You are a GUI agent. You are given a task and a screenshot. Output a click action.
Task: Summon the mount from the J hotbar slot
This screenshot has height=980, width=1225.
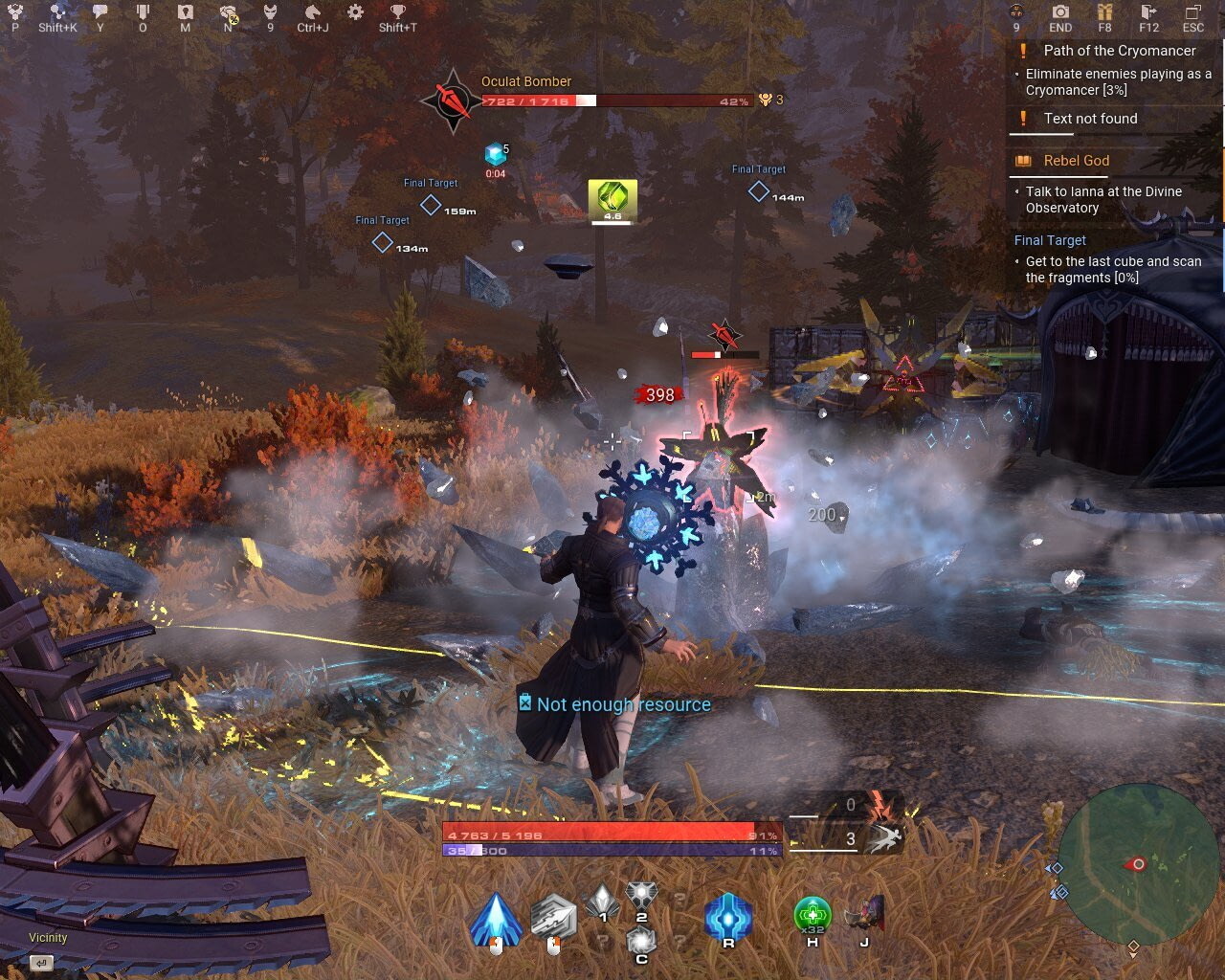click(864, 916)
